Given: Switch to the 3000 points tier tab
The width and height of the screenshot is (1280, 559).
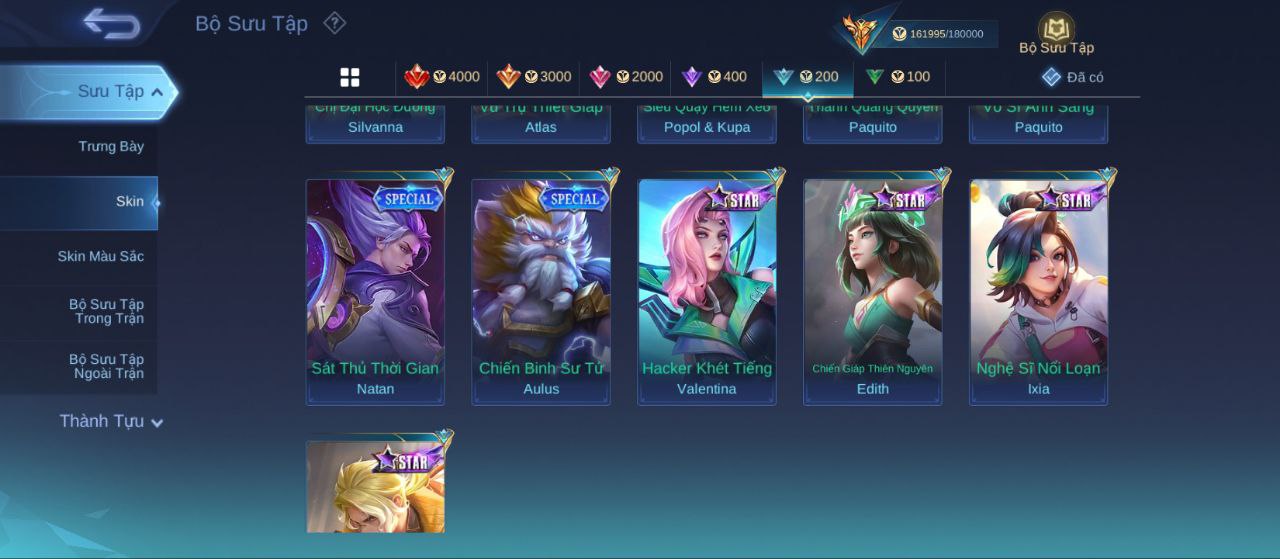Looking at the screenshot, I should point(533,77).
